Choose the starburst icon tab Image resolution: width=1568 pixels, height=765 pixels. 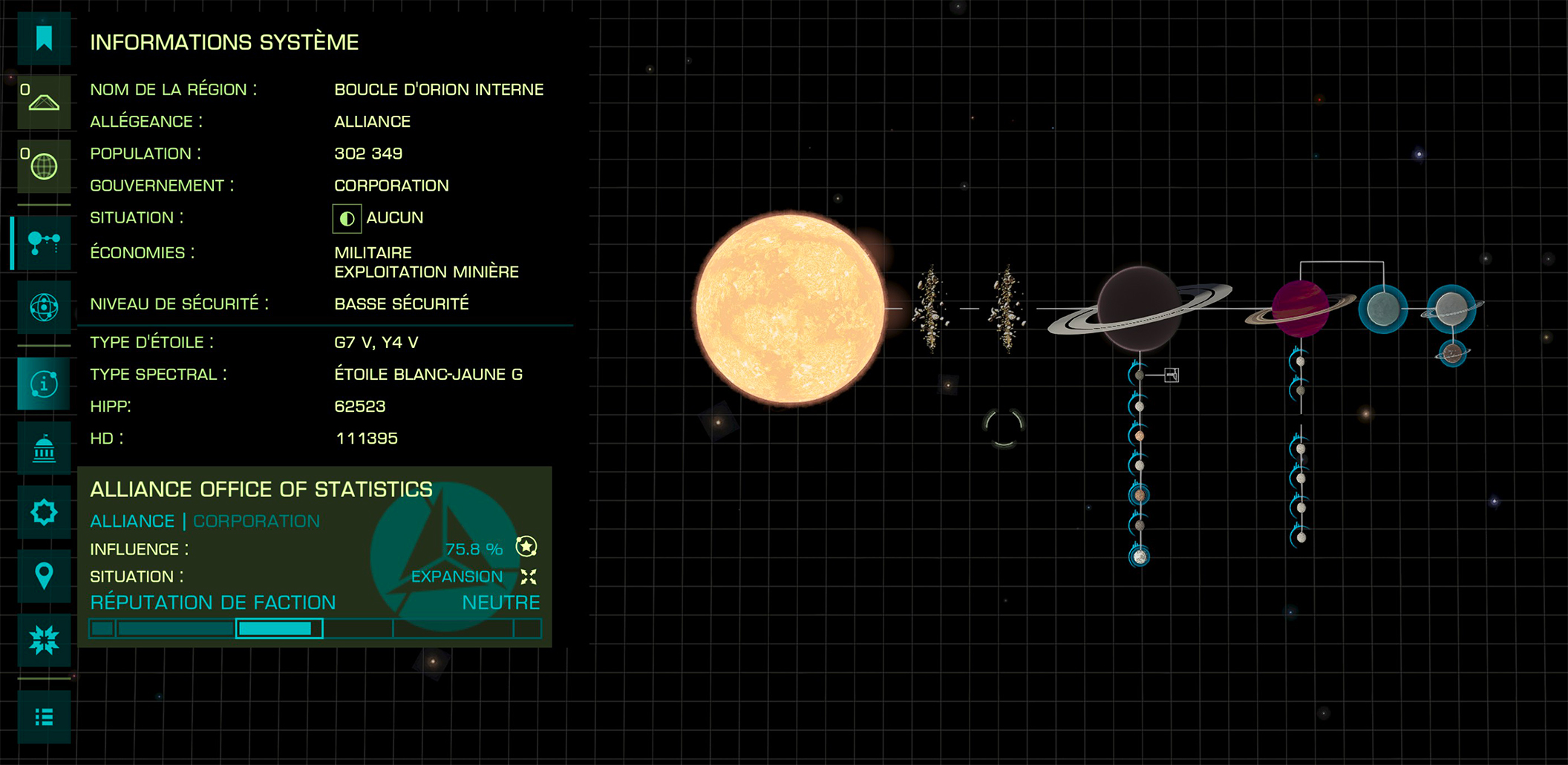[44, 640]
